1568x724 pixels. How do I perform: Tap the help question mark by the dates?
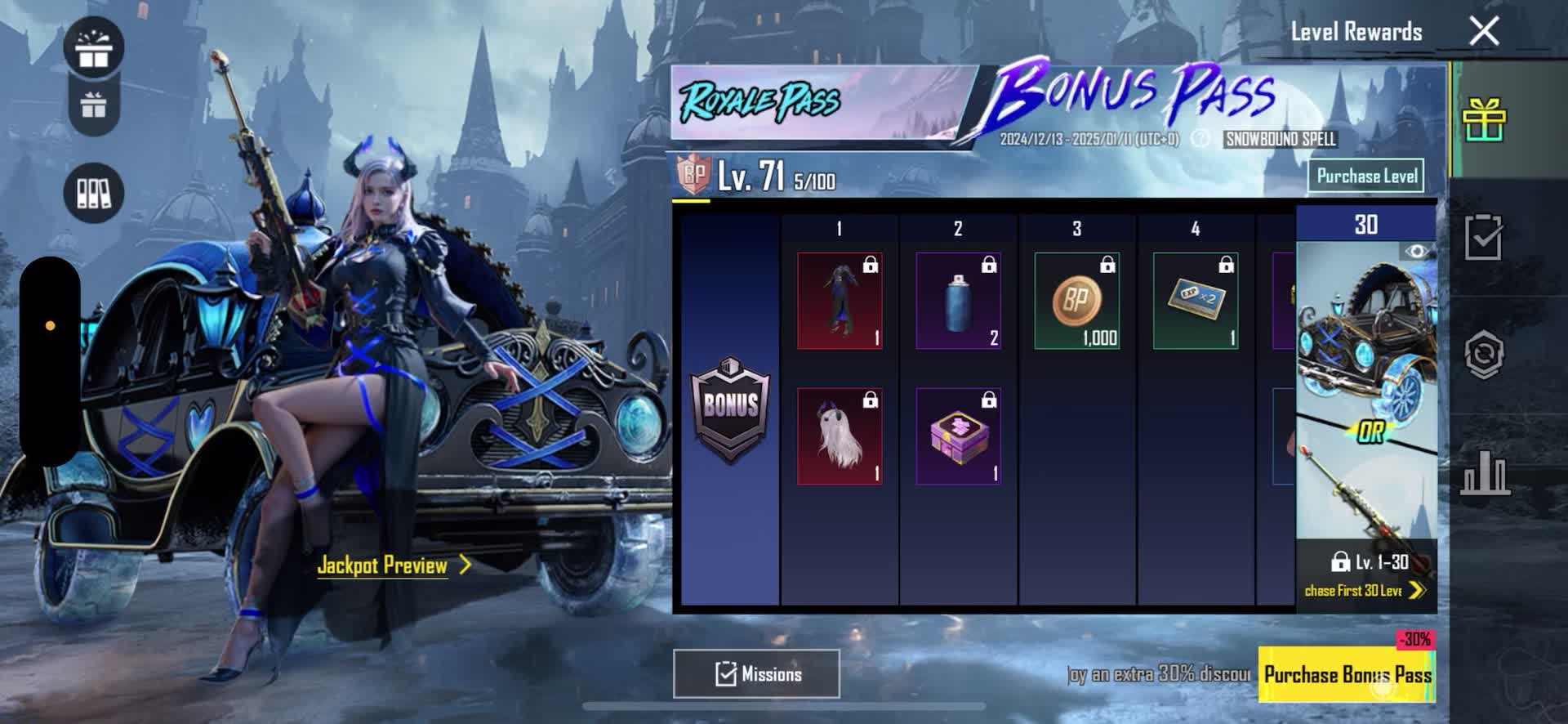pyautogui.click(x=1200, y=139)
